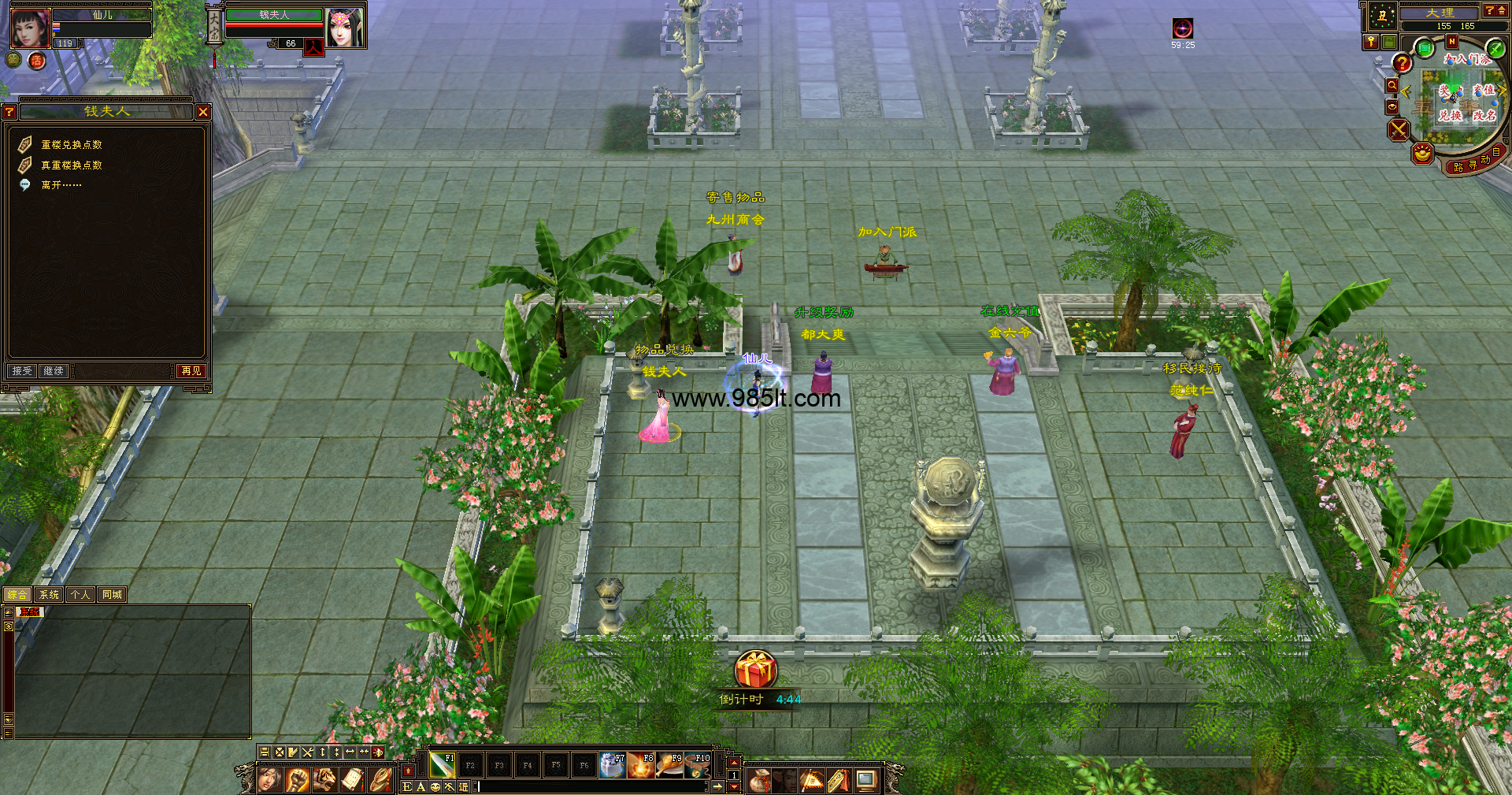Choose the 重楼兑换点数 dialogue option
The image size is (1512, 795).
point(71,145)
